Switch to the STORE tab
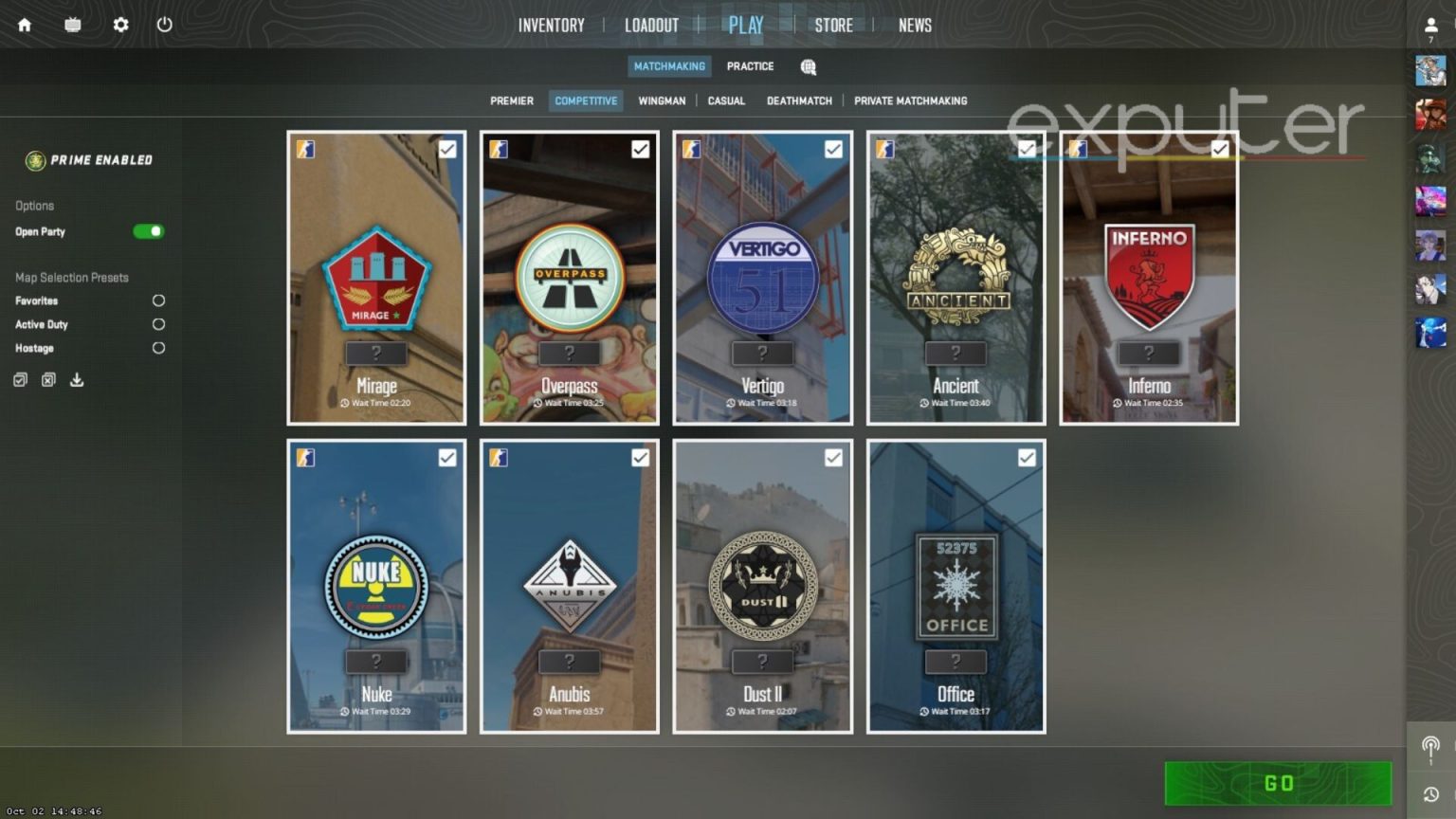This screenshot has height=819, width=1456. 833,26
